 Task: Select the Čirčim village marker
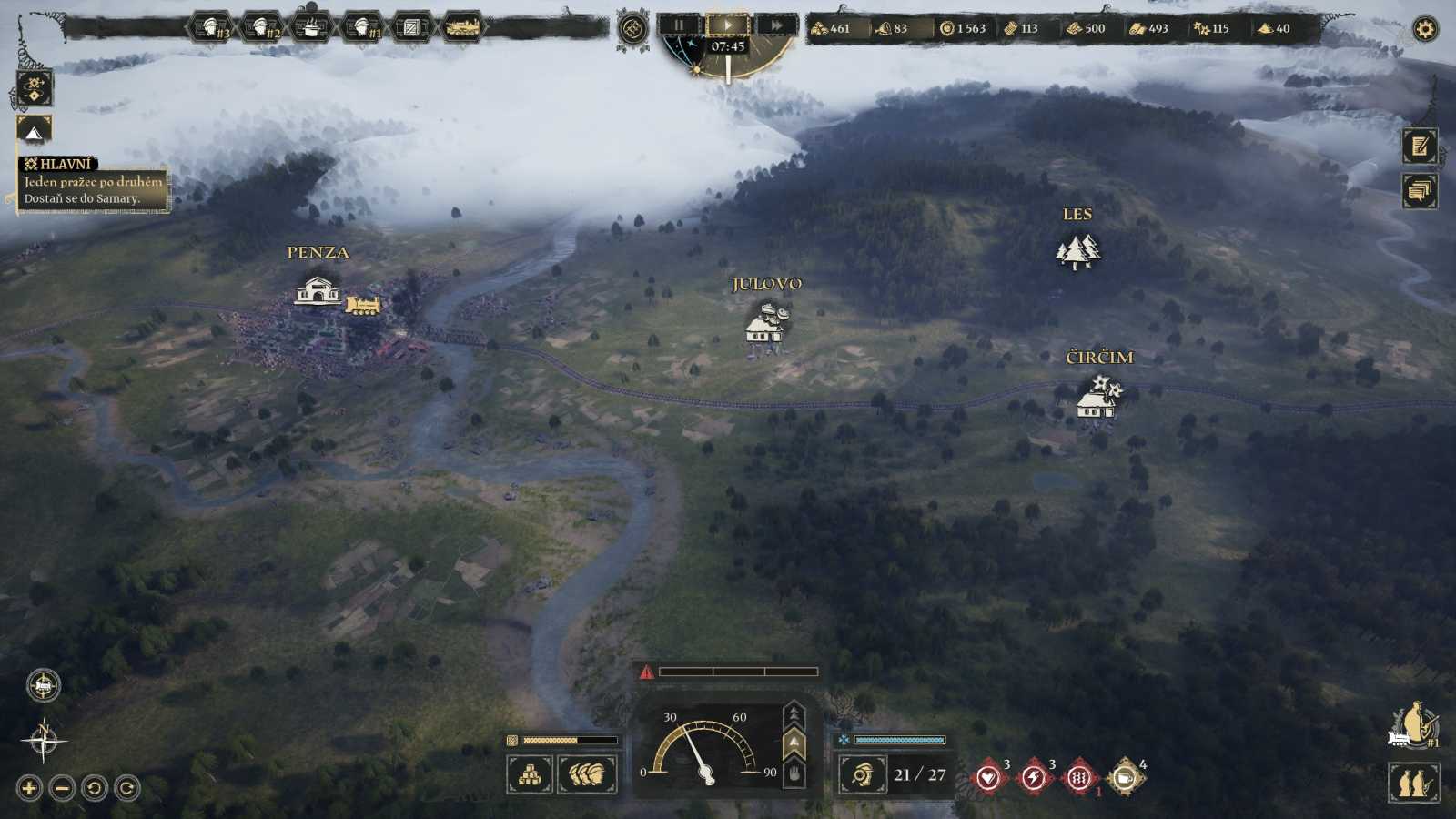click(1098, 398)
